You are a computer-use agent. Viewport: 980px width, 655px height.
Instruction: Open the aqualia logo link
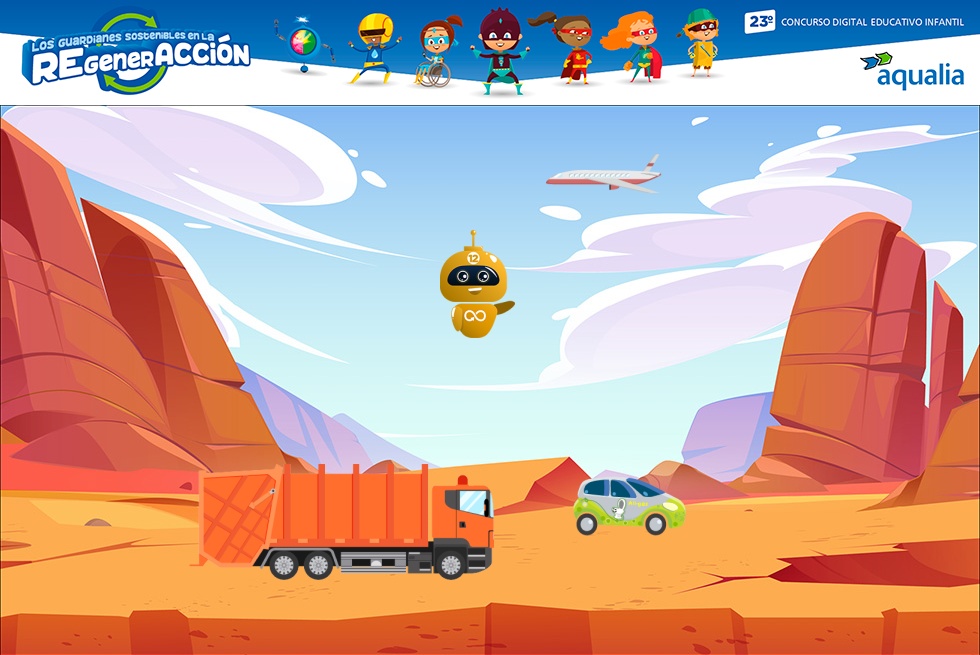(x=912, y=70)
